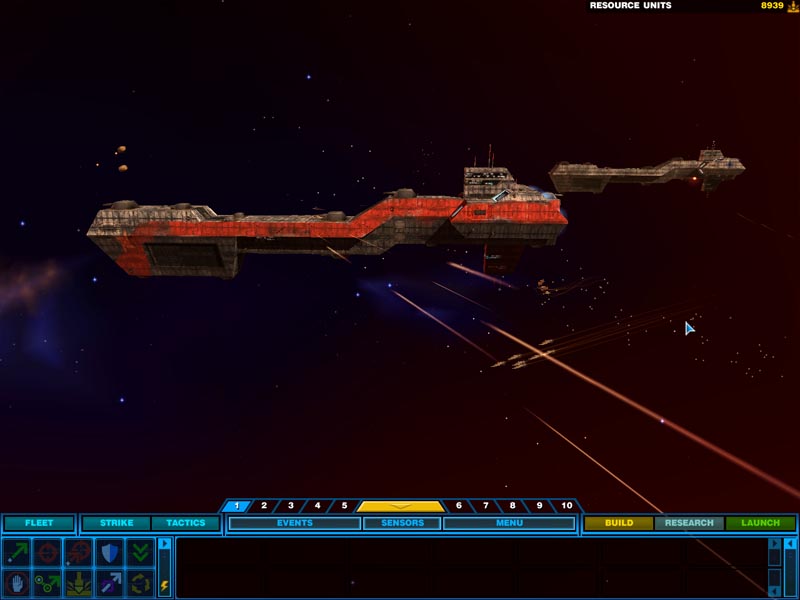
Task: Activate the green arrow move command
Action: coord(17,552)
